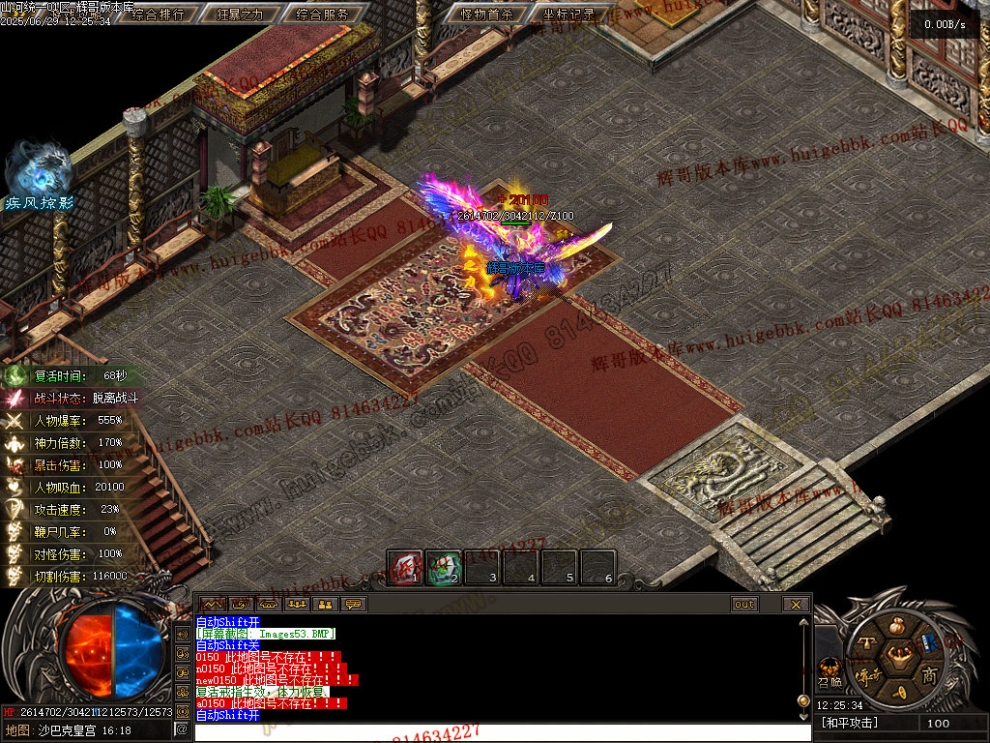This screenshot has width=990, height=743.
Task: Click the golden horn icon
Action: 900,691
